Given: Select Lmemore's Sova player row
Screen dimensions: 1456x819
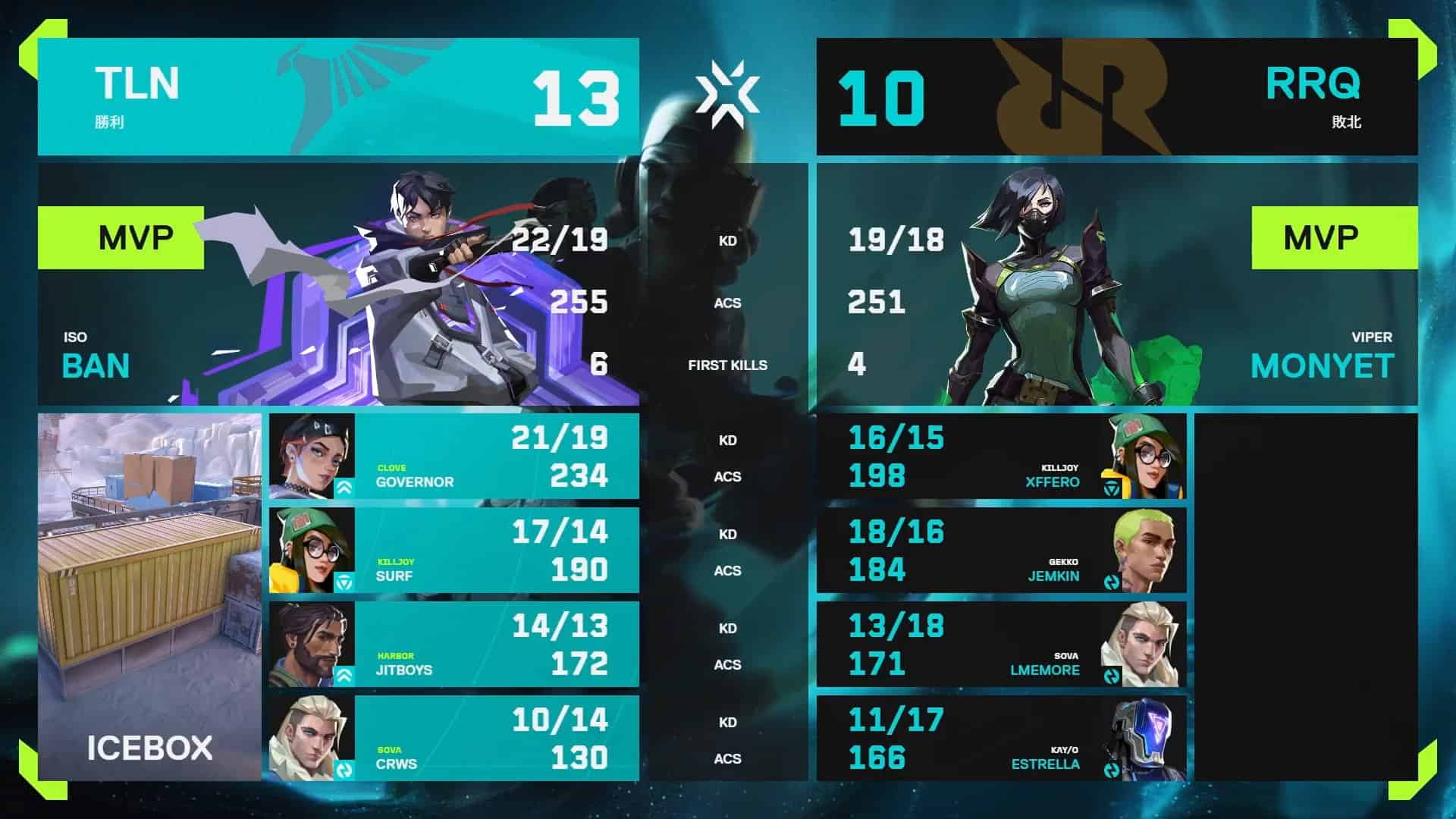Looking at the screenshot, I should point(1001,645).
